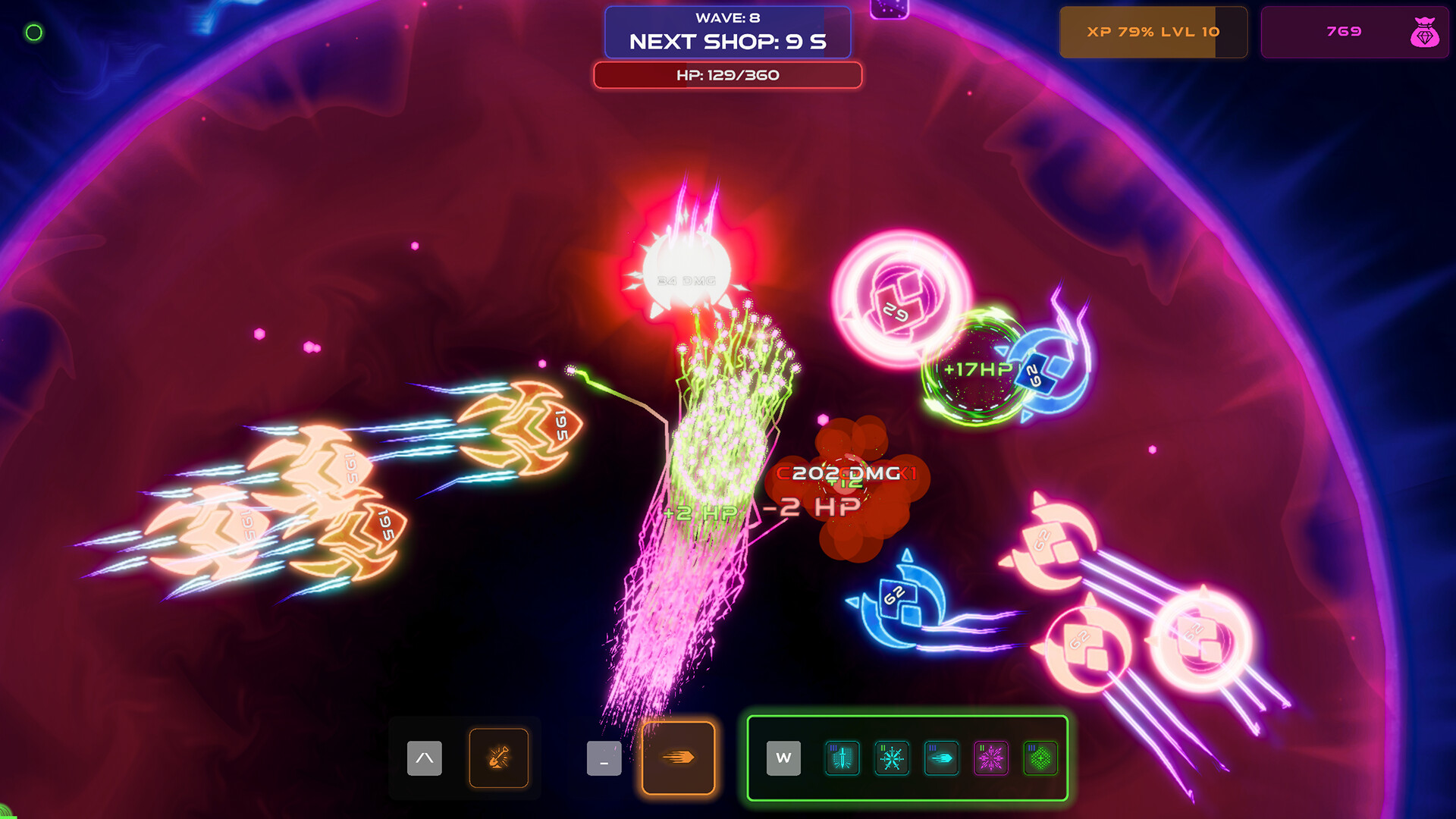Screen dimensions: 1456x819
Task: Click the pink gem bag icon
Action: tap(1424, 33)
